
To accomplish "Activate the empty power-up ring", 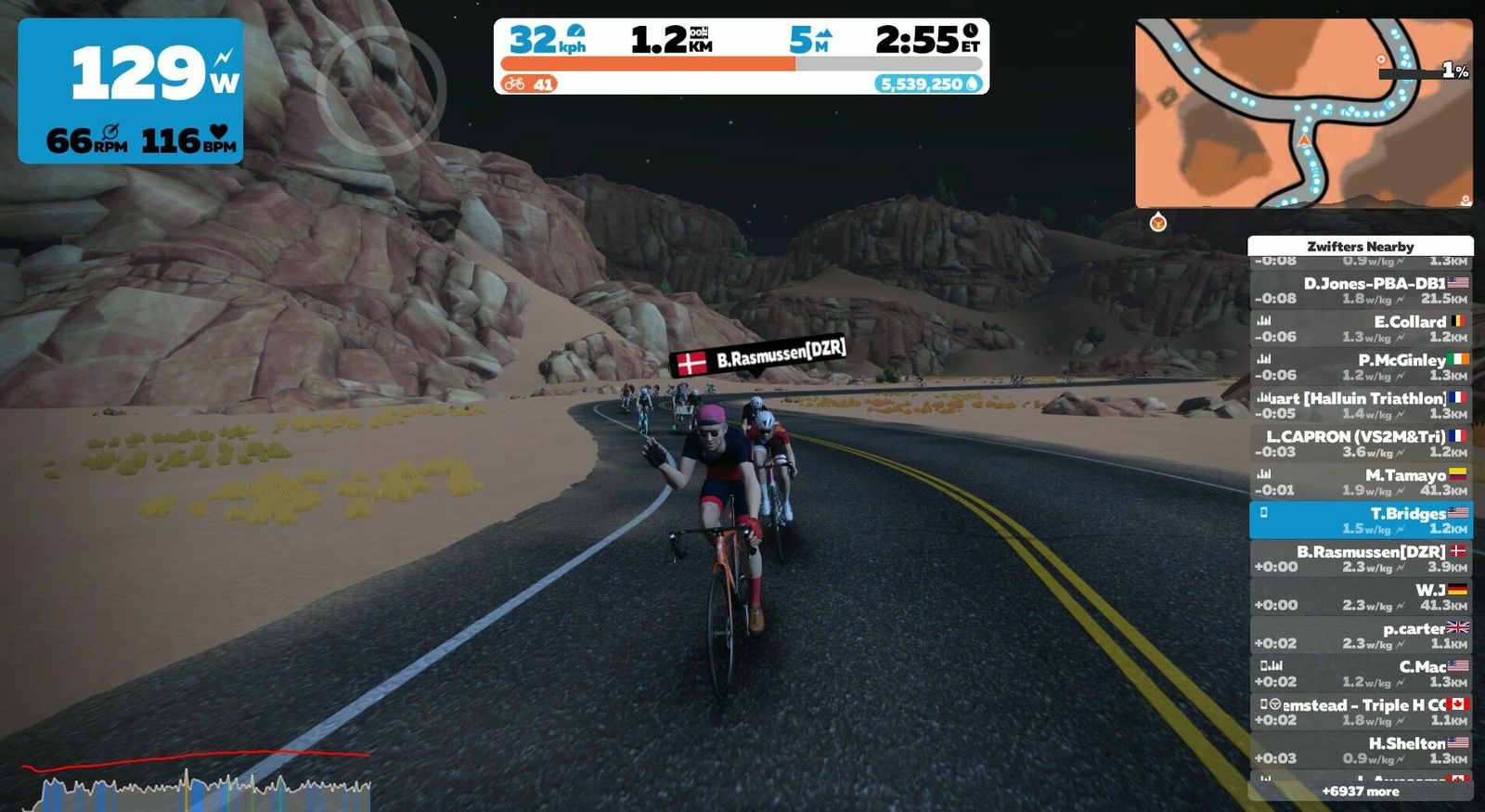I will click(381, 90).
